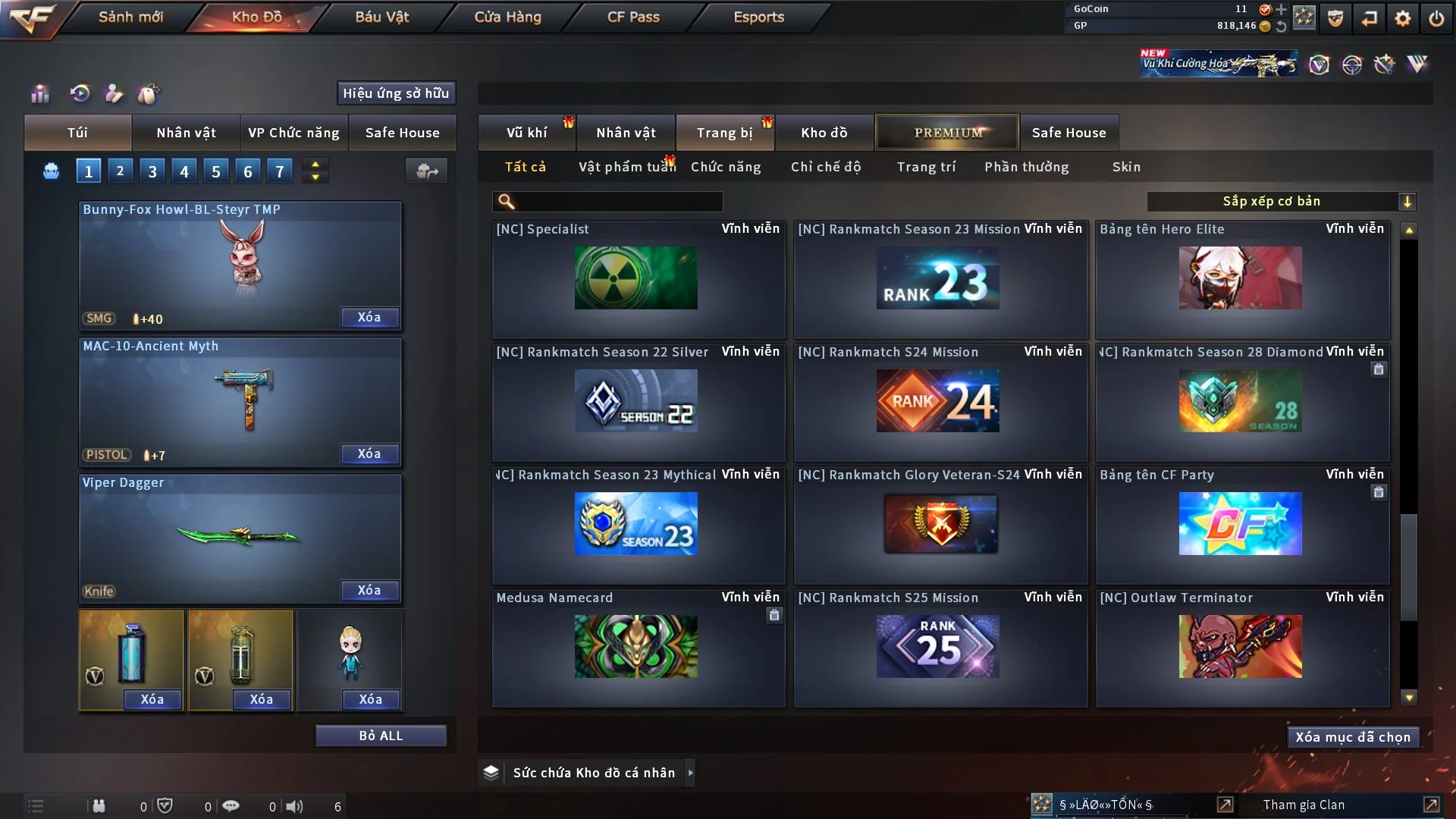Open the Hiệu ứng sở hữu panel
The image size is (1456, 819).
coord(396,93)
